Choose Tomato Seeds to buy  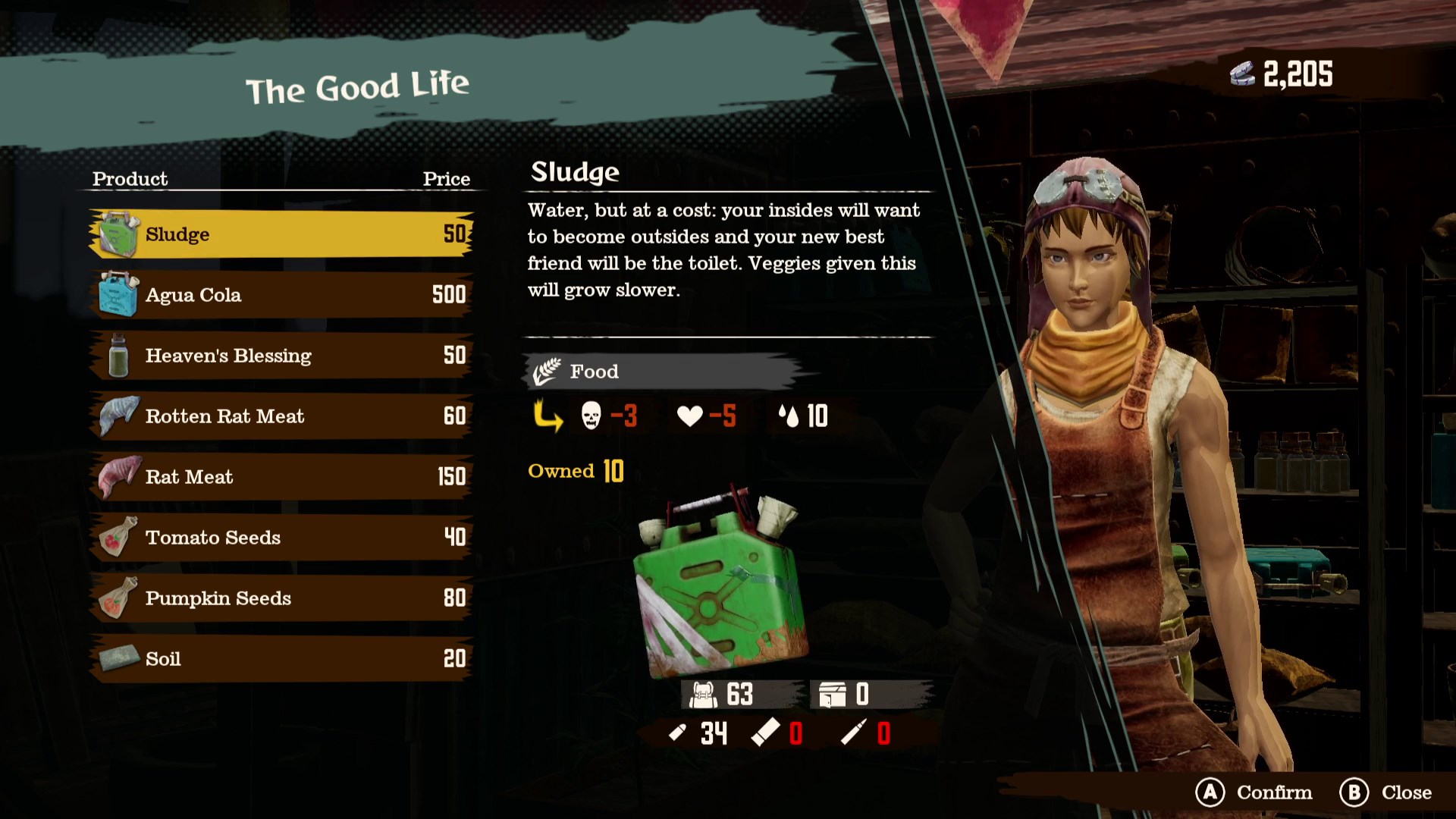[x=281, y=538]
